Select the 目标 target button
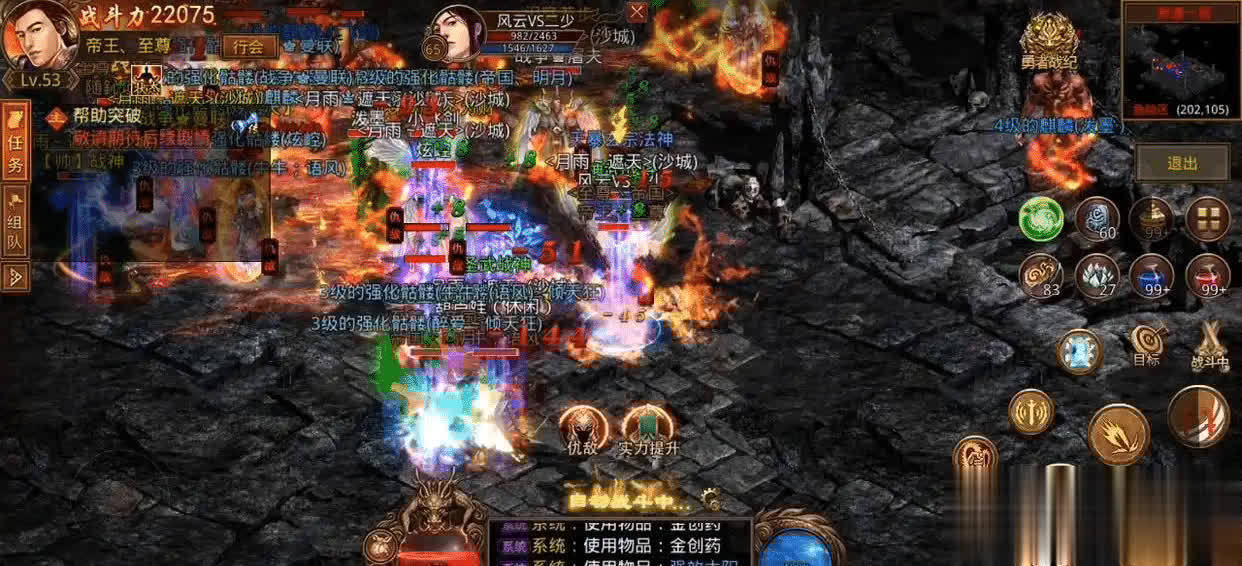The image size is (1242, 566). (x=1146, y=345)
